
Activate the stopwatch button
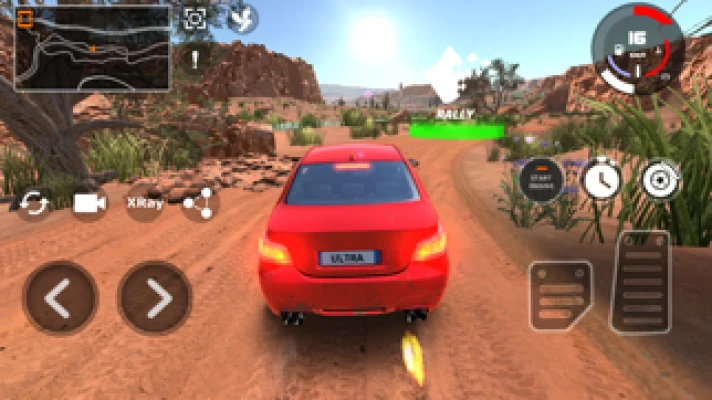601,180
